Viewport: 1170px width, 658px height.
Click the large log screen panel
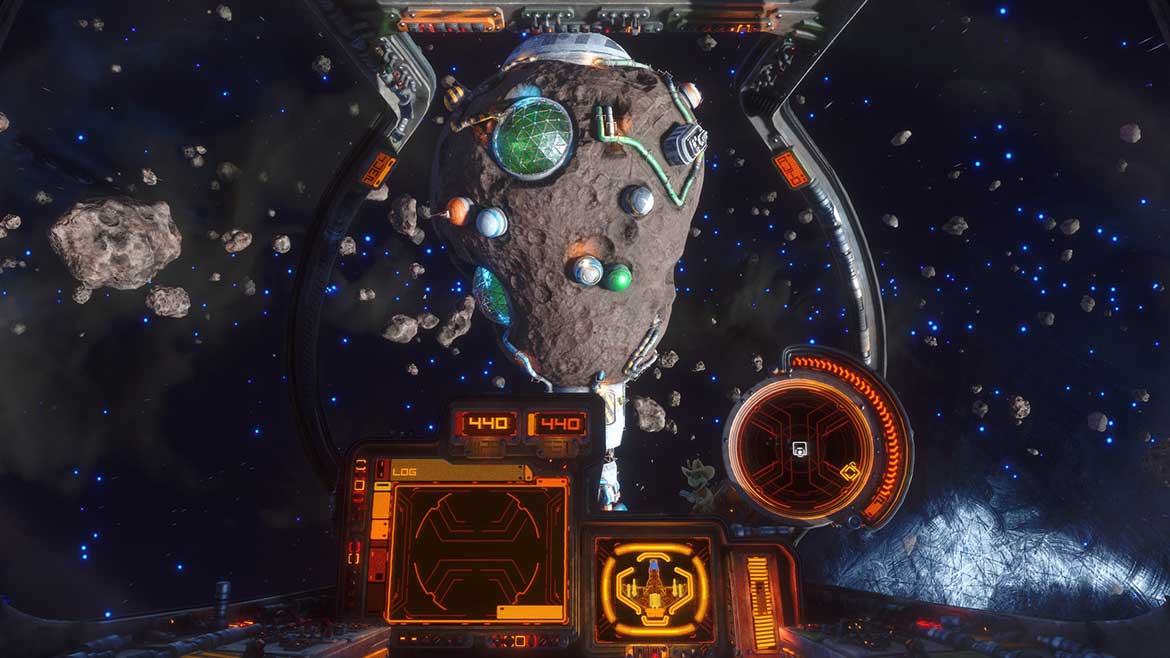tap(476, 550)
